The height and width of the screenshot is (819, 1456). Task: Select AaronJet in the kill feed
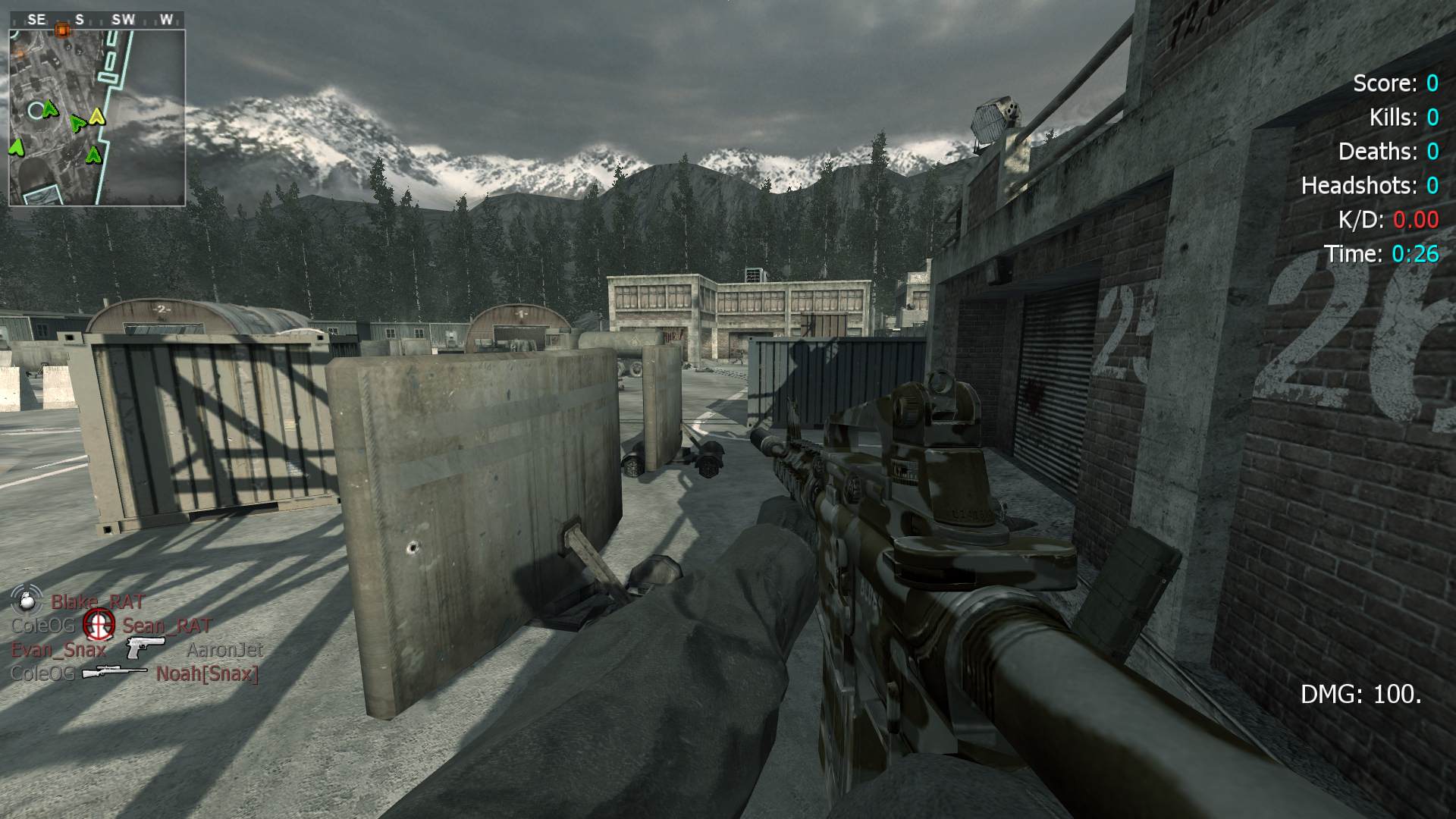(x=224, y=650)
